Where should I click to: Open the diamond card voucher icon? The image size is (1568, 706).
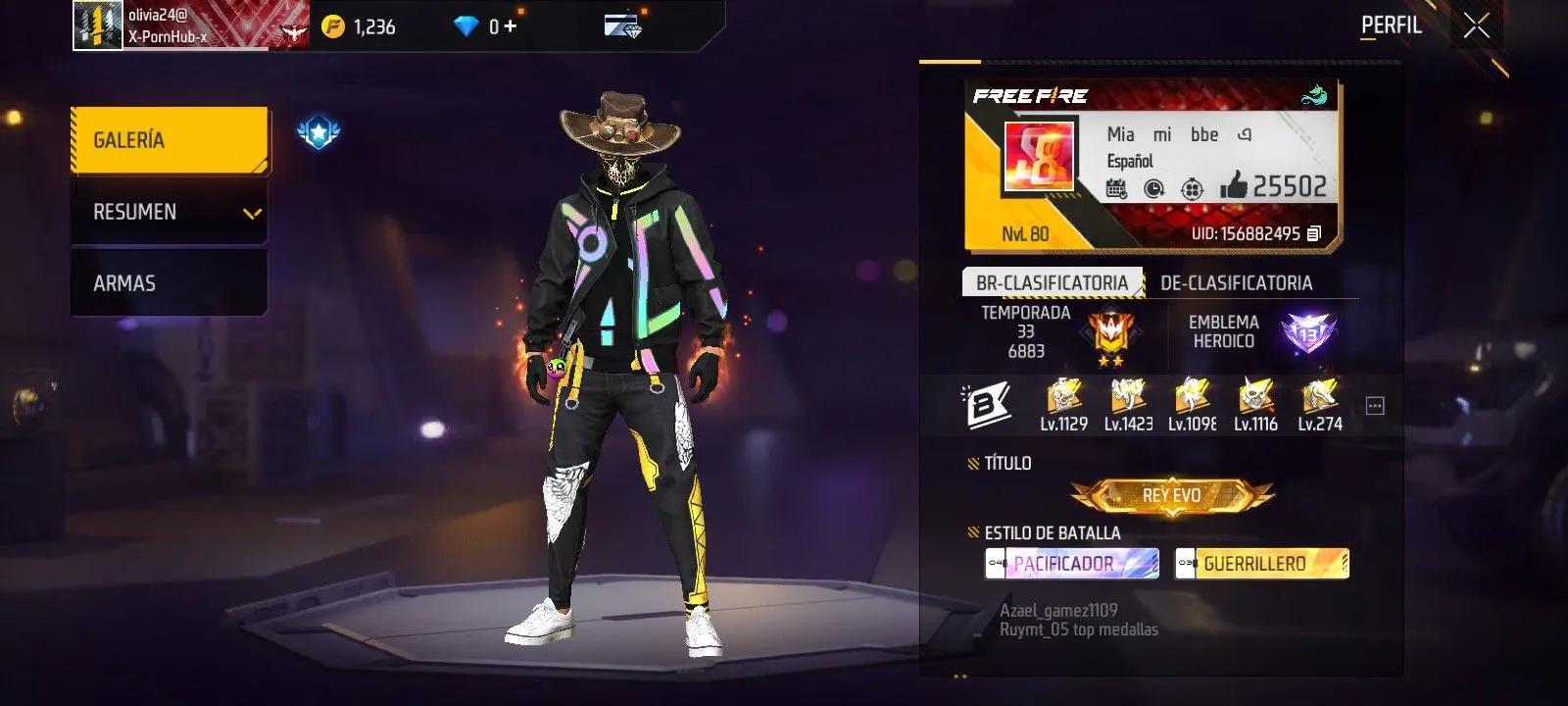(622, 25)
